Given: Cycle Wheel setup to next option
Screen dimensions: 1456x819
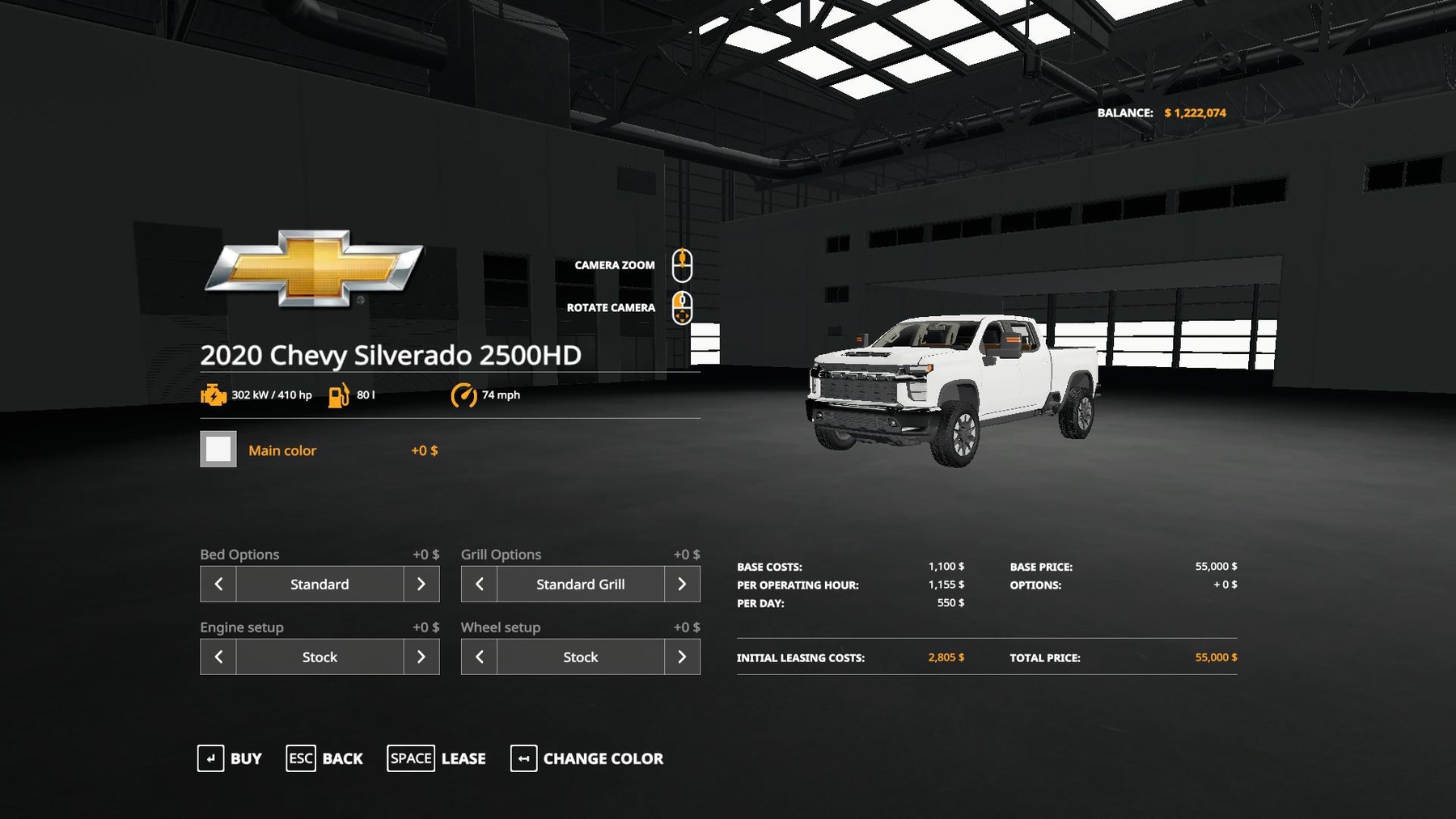Looking at the screenshot, I should click(682, 656).
